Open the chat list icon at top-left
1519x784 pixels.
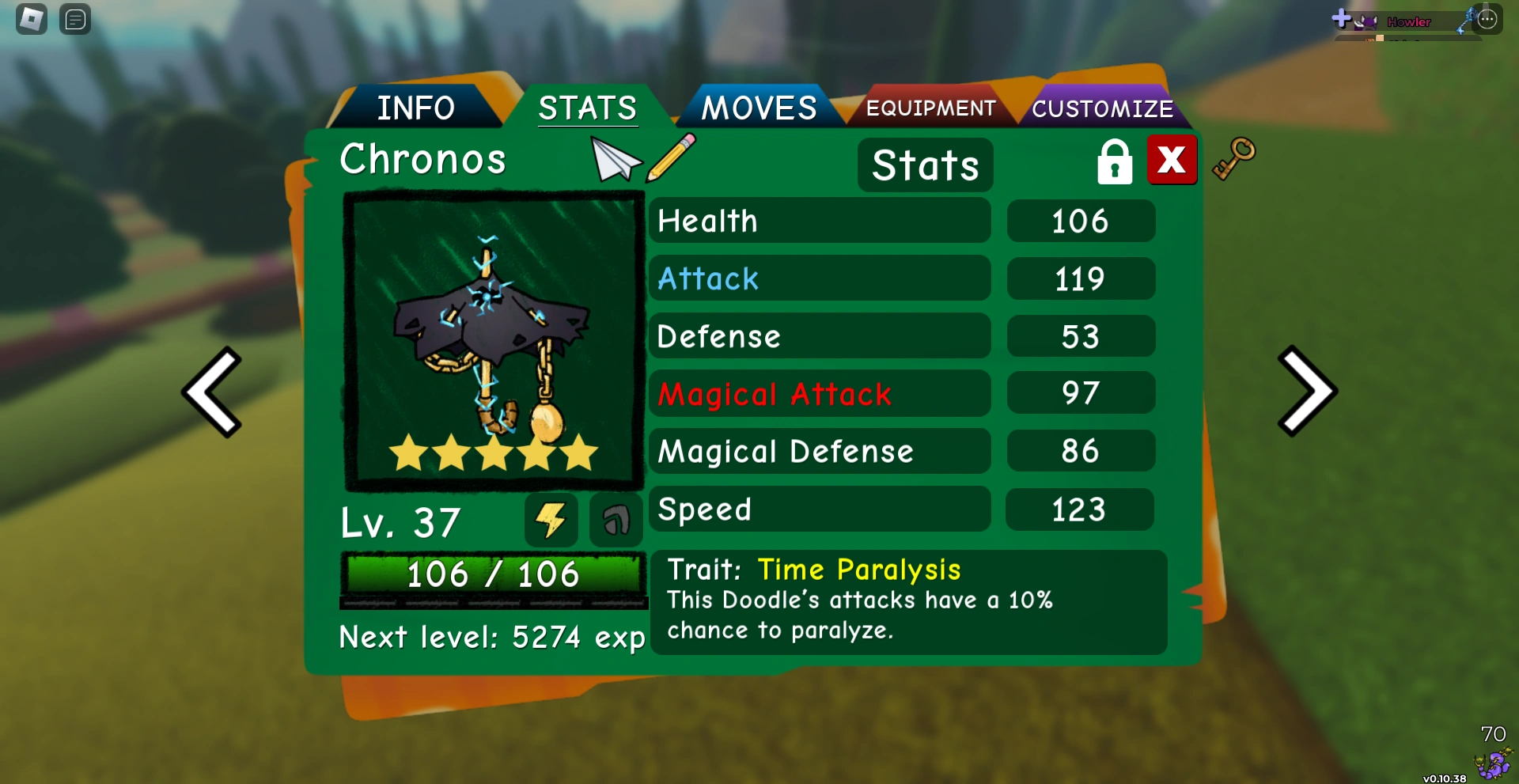(x=75, y=19)
